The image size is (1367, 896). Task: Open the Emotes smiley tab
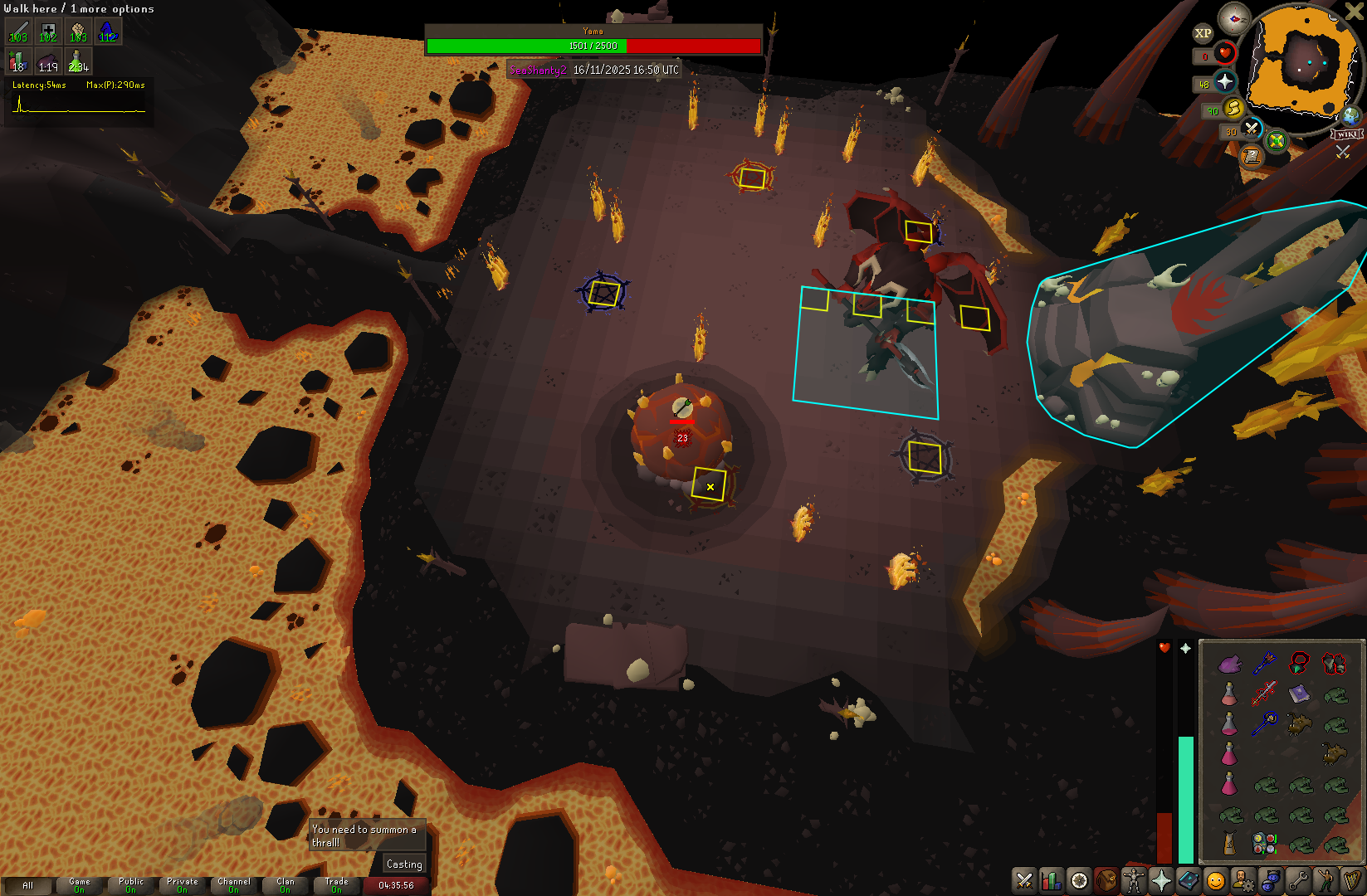1215,880
